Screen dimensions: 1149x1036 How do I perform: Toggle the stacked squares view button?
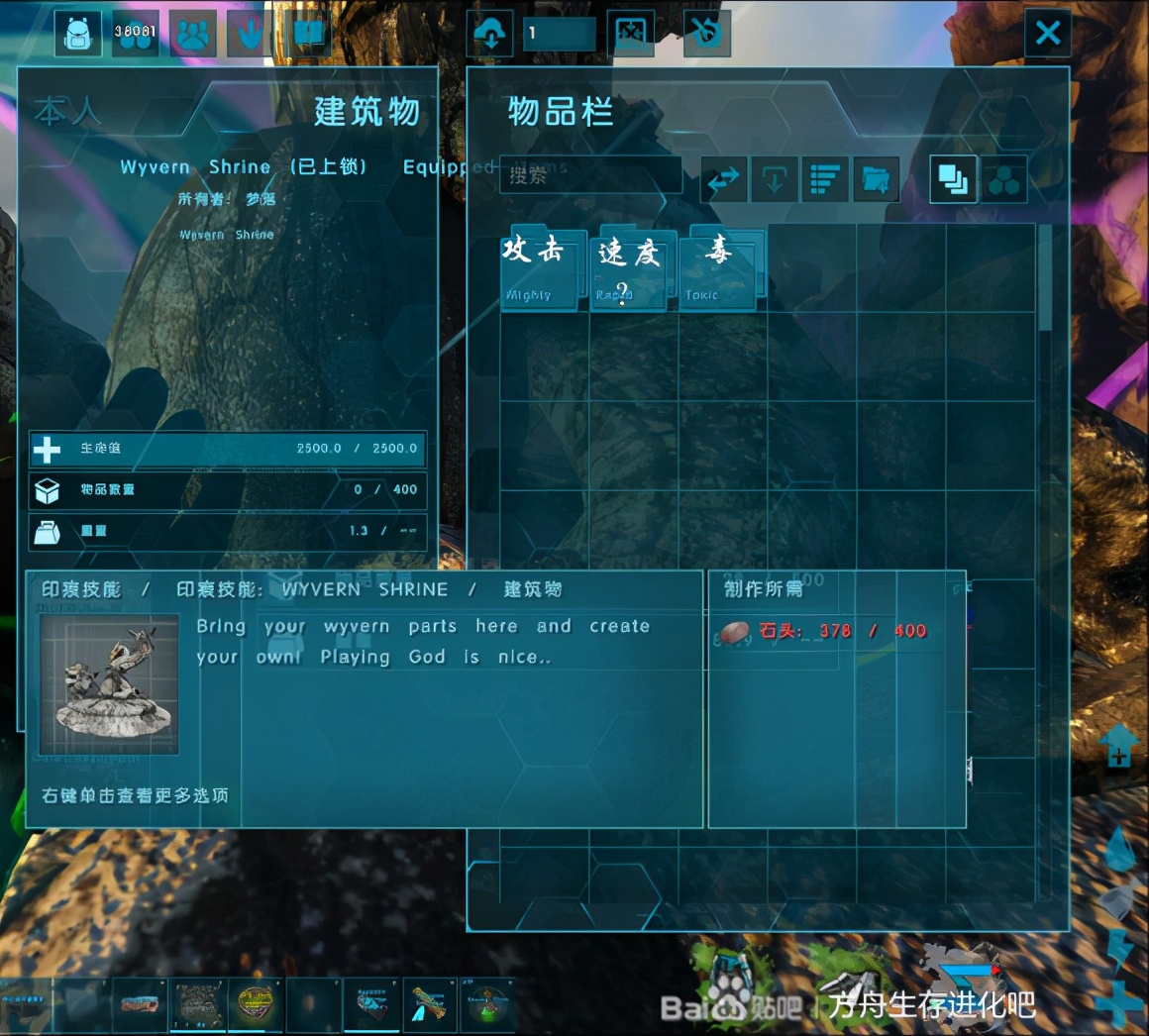952,179
